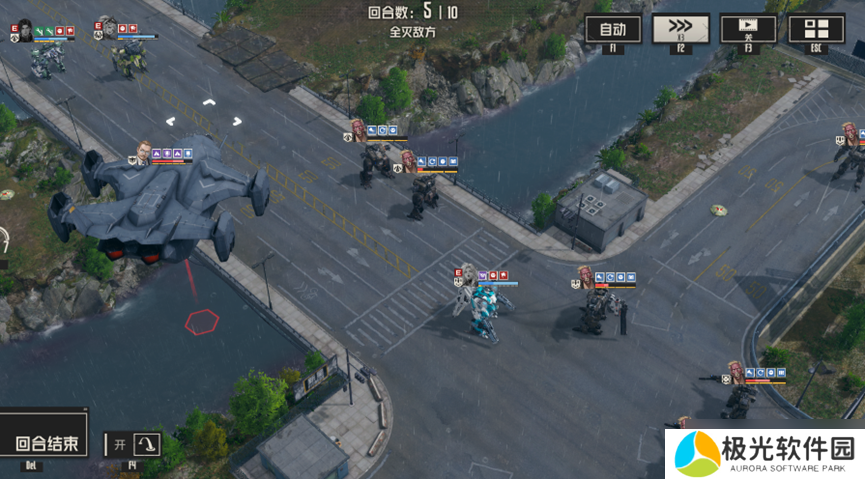Toggle the 开 curved-arrow camera switch
This screenshot has width=865, height=479.
[135, 444]
